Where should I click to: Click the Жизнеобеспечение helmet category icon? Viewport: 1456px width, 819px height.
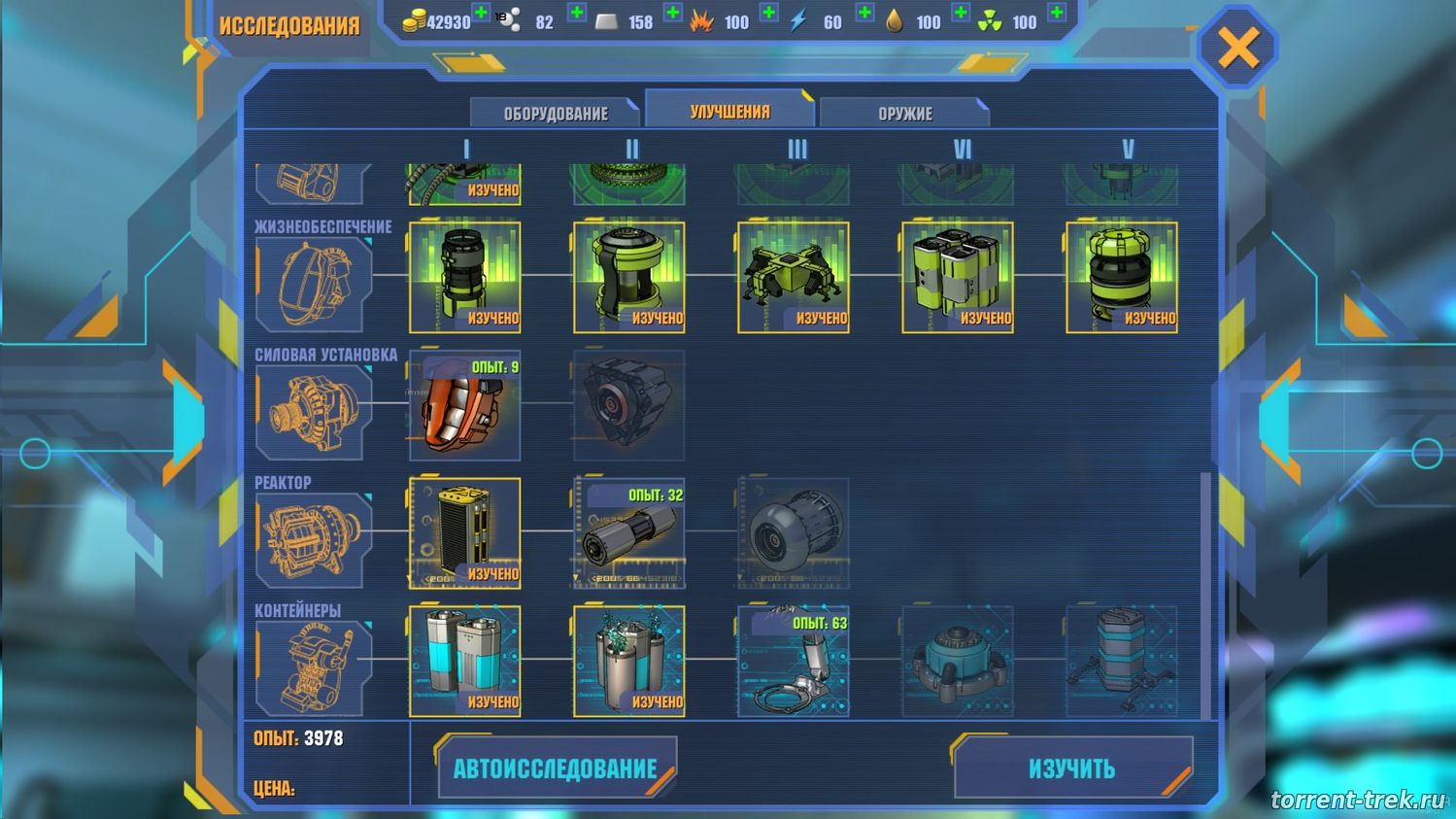(313, 285)
